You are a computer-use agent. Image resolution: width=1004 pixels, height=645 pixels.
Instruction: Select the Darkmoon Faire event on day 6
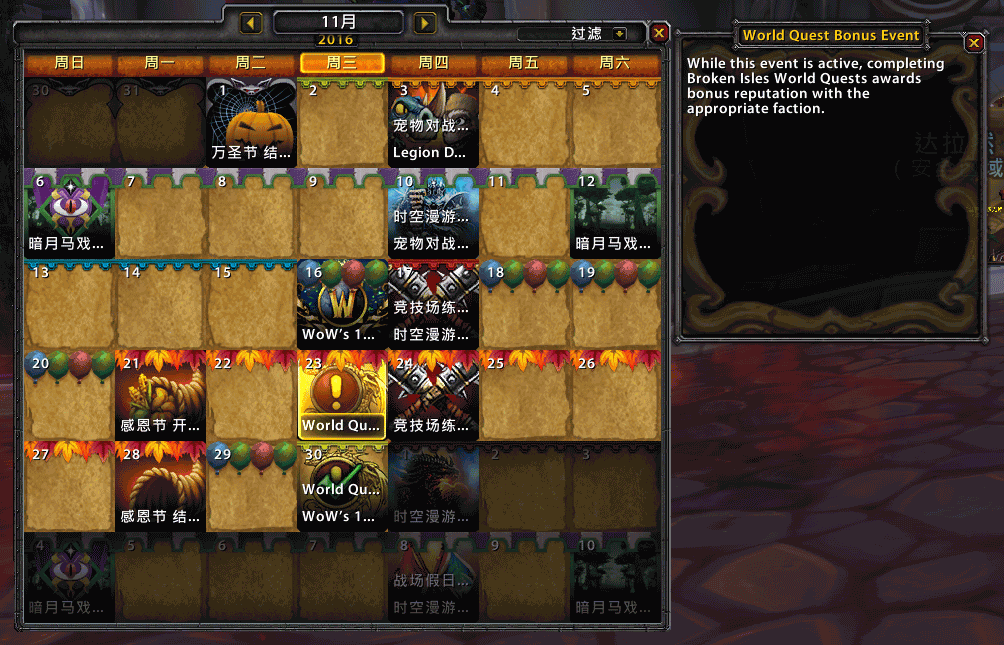[x=69, y=214]
